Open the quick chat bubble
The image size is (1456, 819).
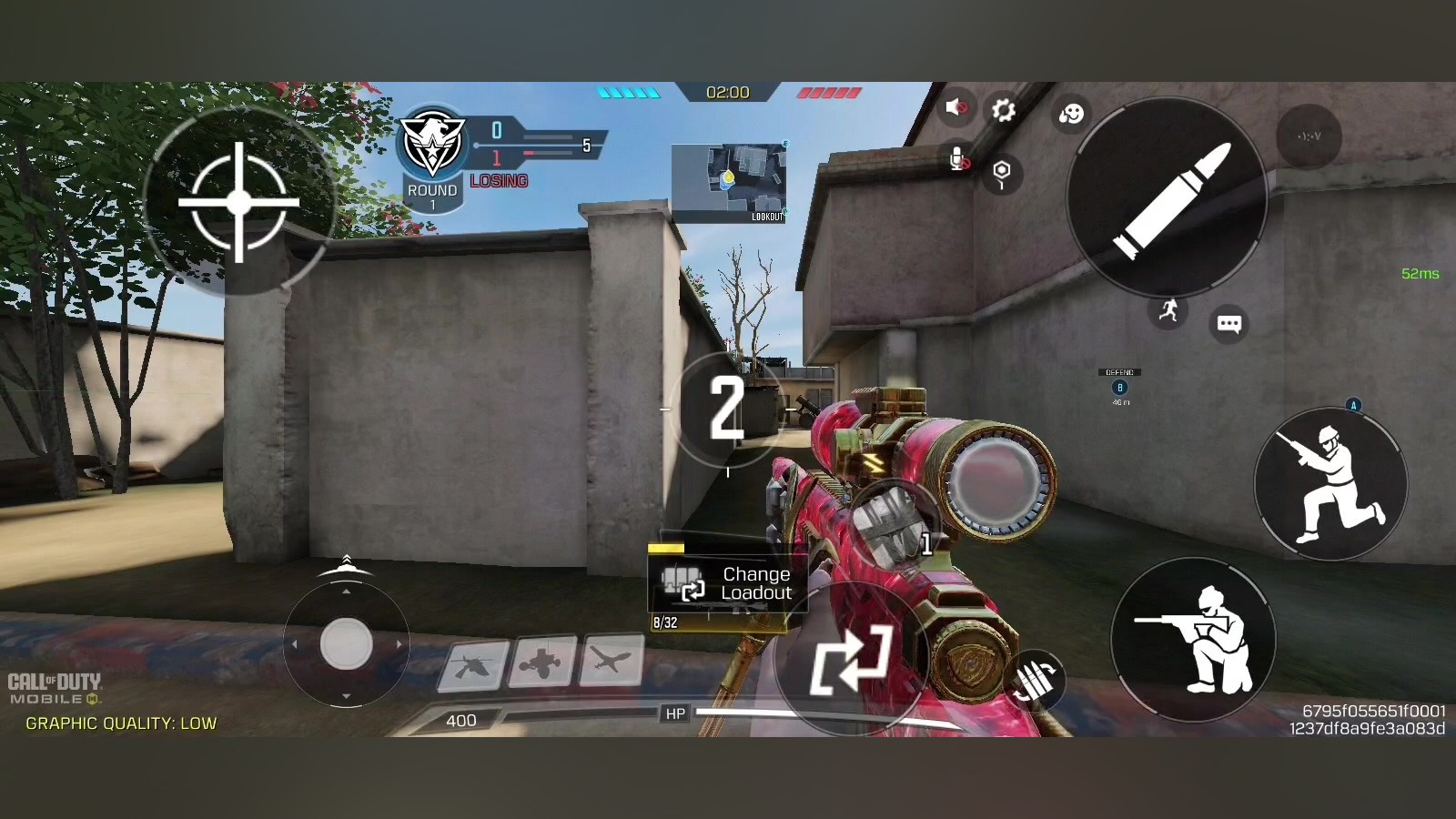(1228, 324)
